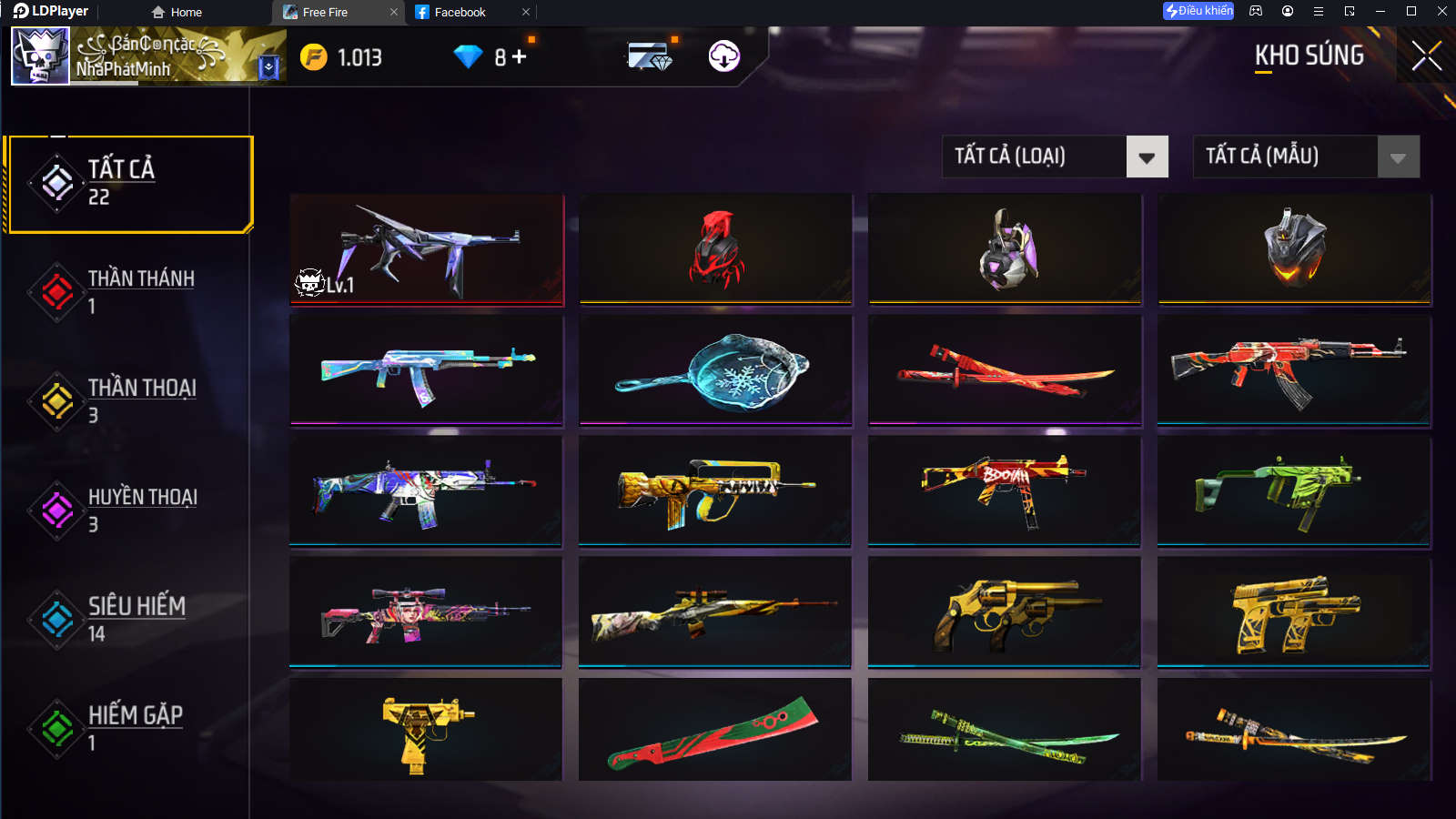Image resolution: width=1456 pixels, height=819 pixels.
Task: Open the player avatar with skull crown
Action: (38, 56)
